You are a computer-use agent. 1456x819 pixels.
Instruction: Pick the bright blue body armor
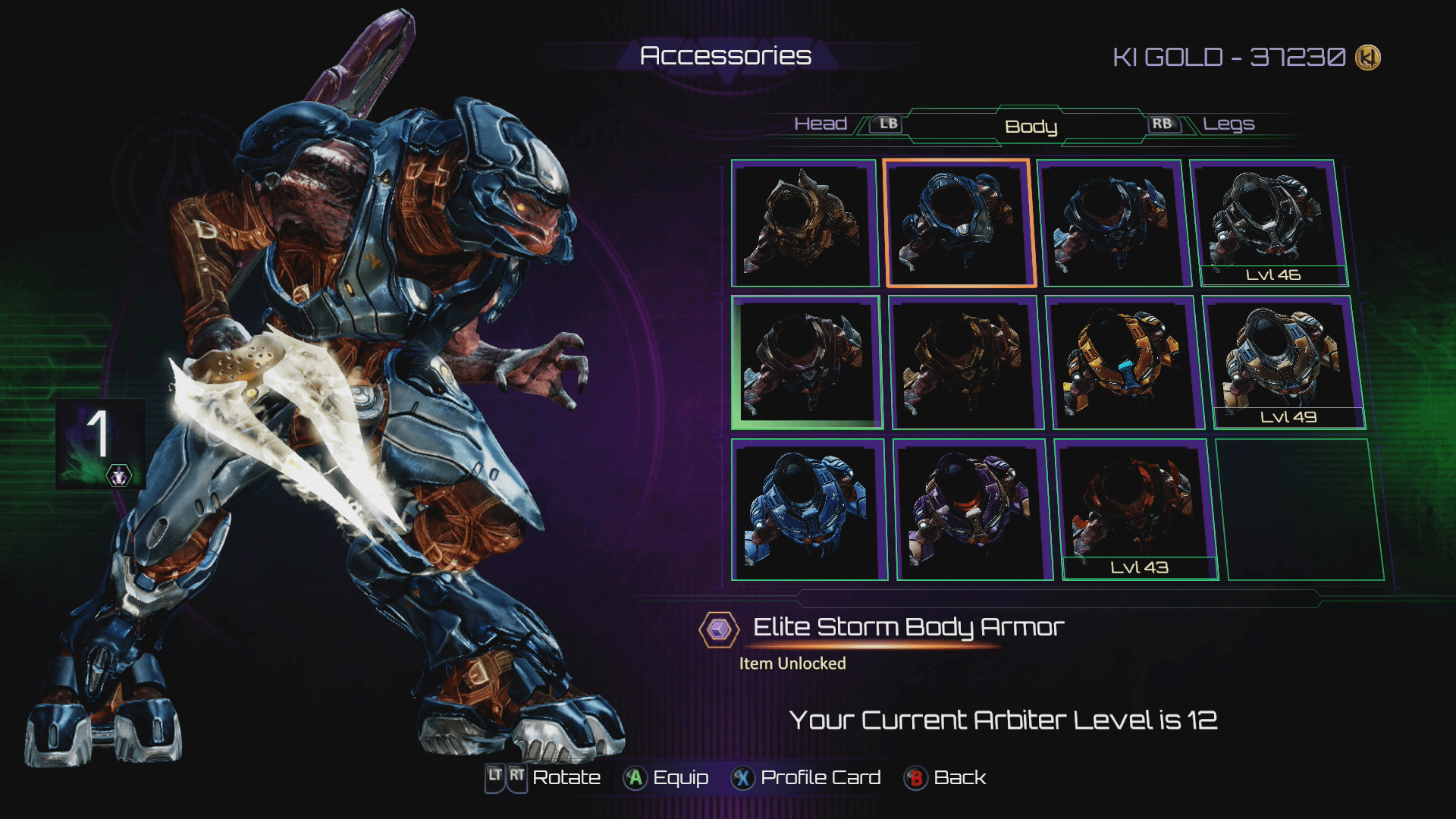[x=808, y=509]
